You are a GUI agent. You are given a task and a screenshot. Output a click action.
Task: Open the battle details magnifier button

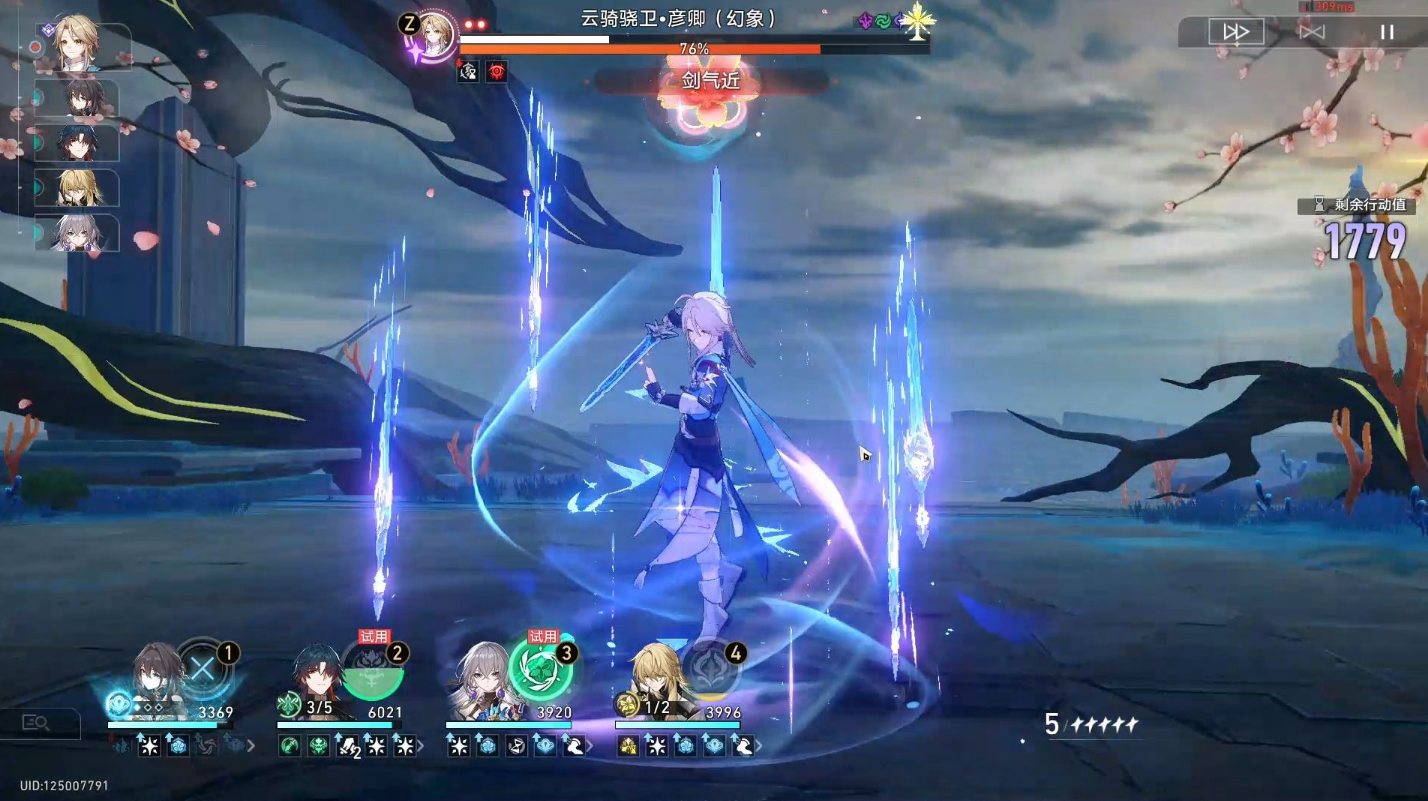(x=37, y=723)
